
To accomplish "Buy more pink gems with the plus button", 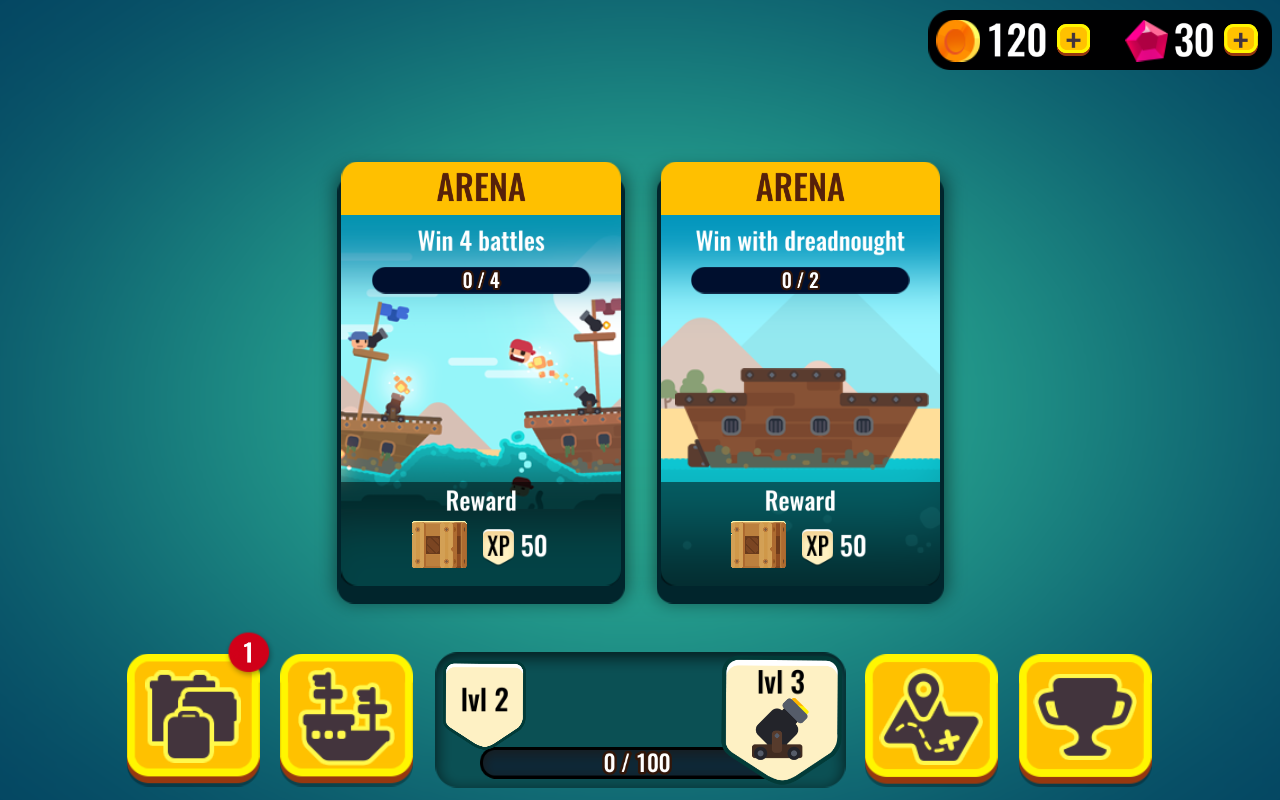I will pos(1240,40).
